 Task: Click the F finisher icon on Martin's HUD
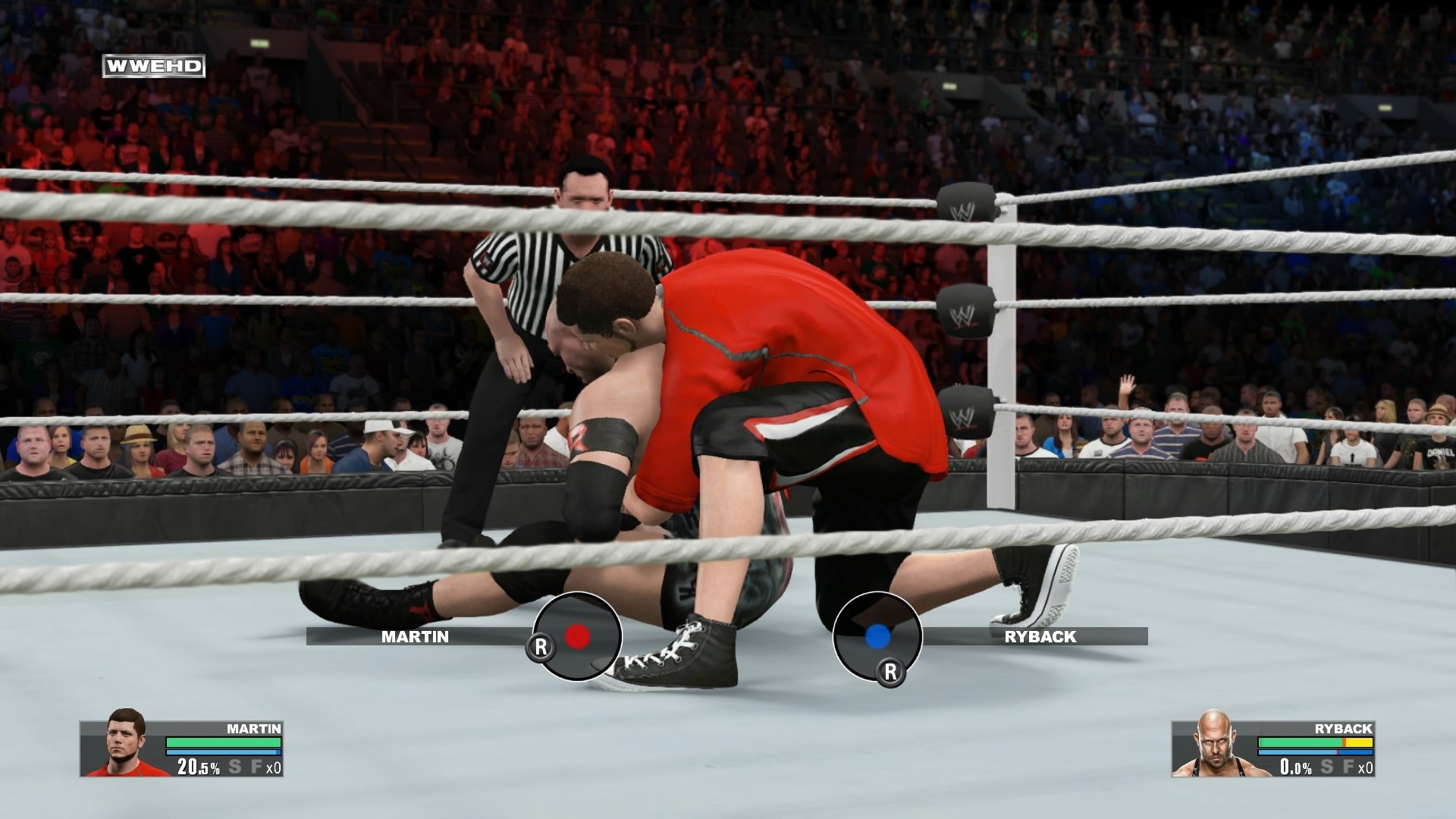point(257,767)
